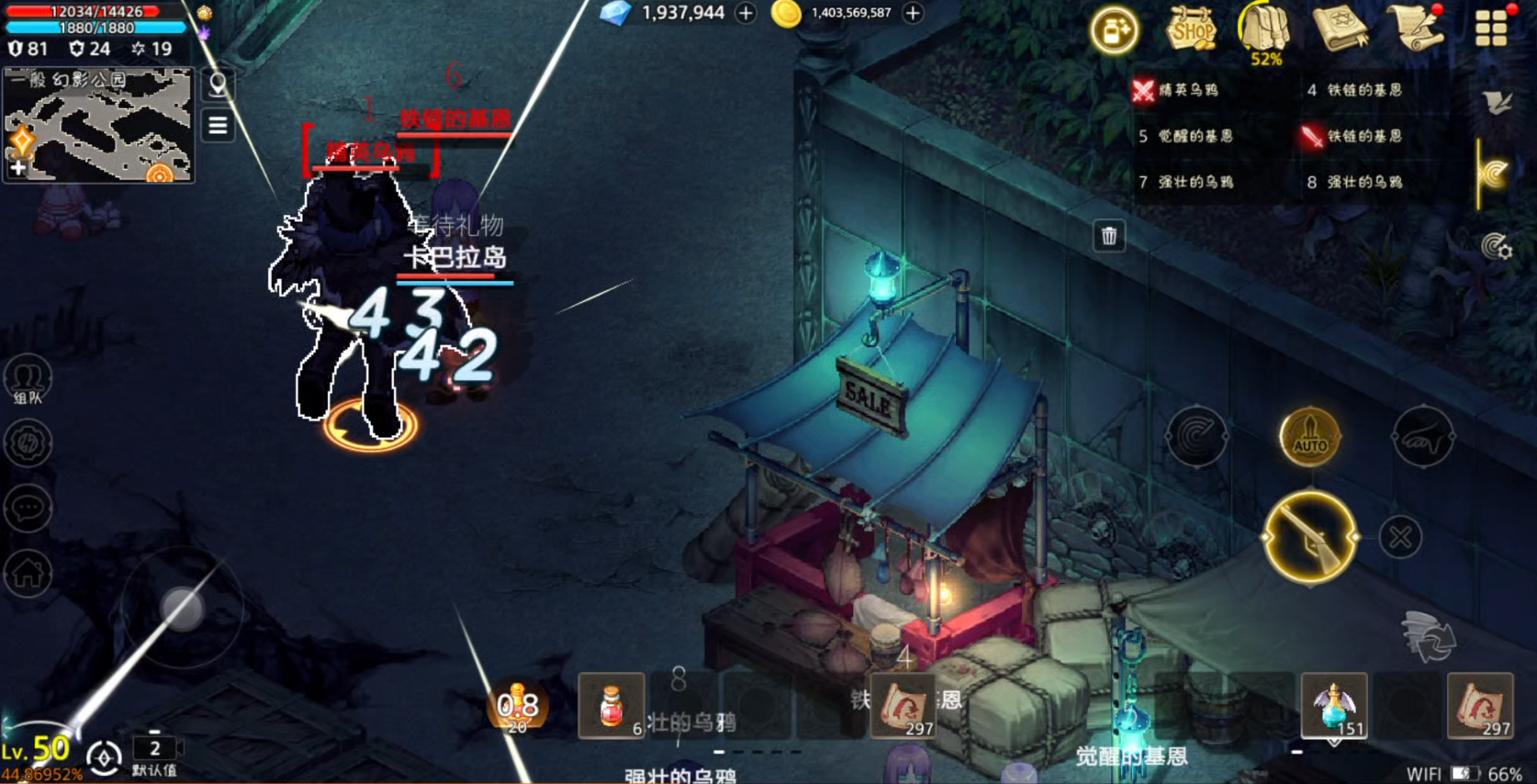Tap the home house icon
The height and width of the screenshot is (784, 1537).
(28, 573)
